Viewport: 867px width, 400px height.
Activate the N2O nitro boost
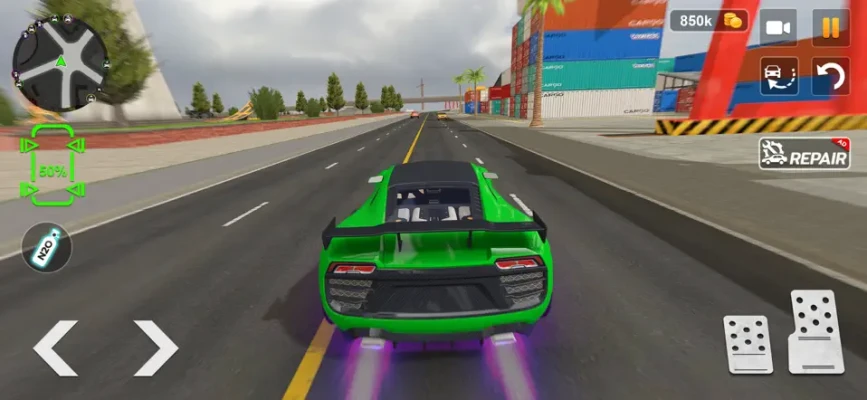click(48, 247)
